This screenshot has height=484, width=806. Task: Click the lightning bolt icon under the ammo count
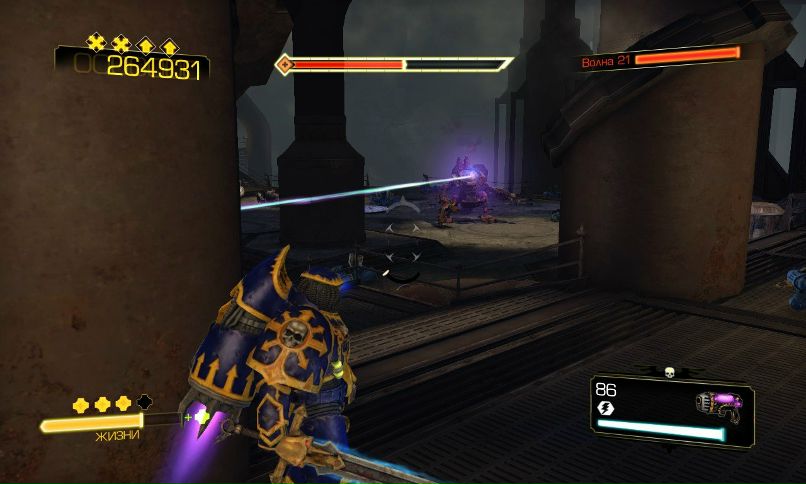[604, 408]
